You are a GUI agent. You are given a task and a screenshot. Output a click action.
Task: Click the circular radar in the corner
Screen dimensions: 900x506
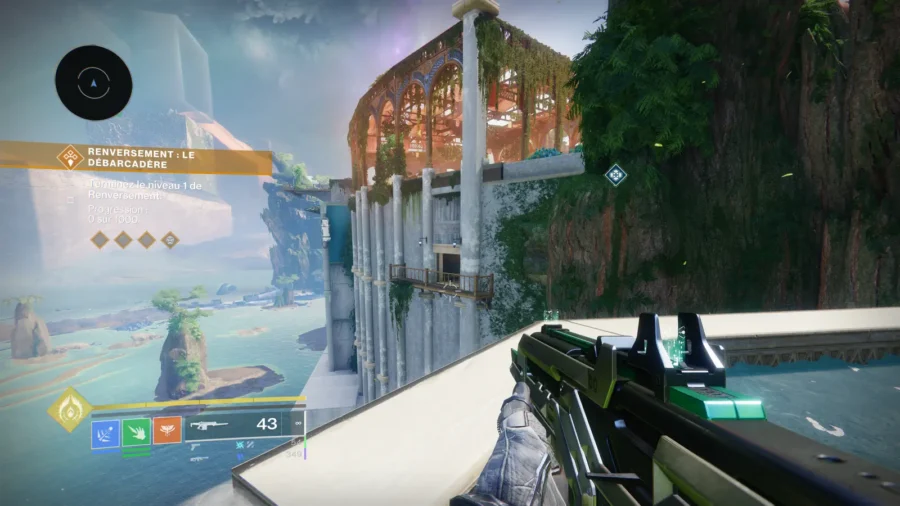pyautogui.click(x=94, y=83)
